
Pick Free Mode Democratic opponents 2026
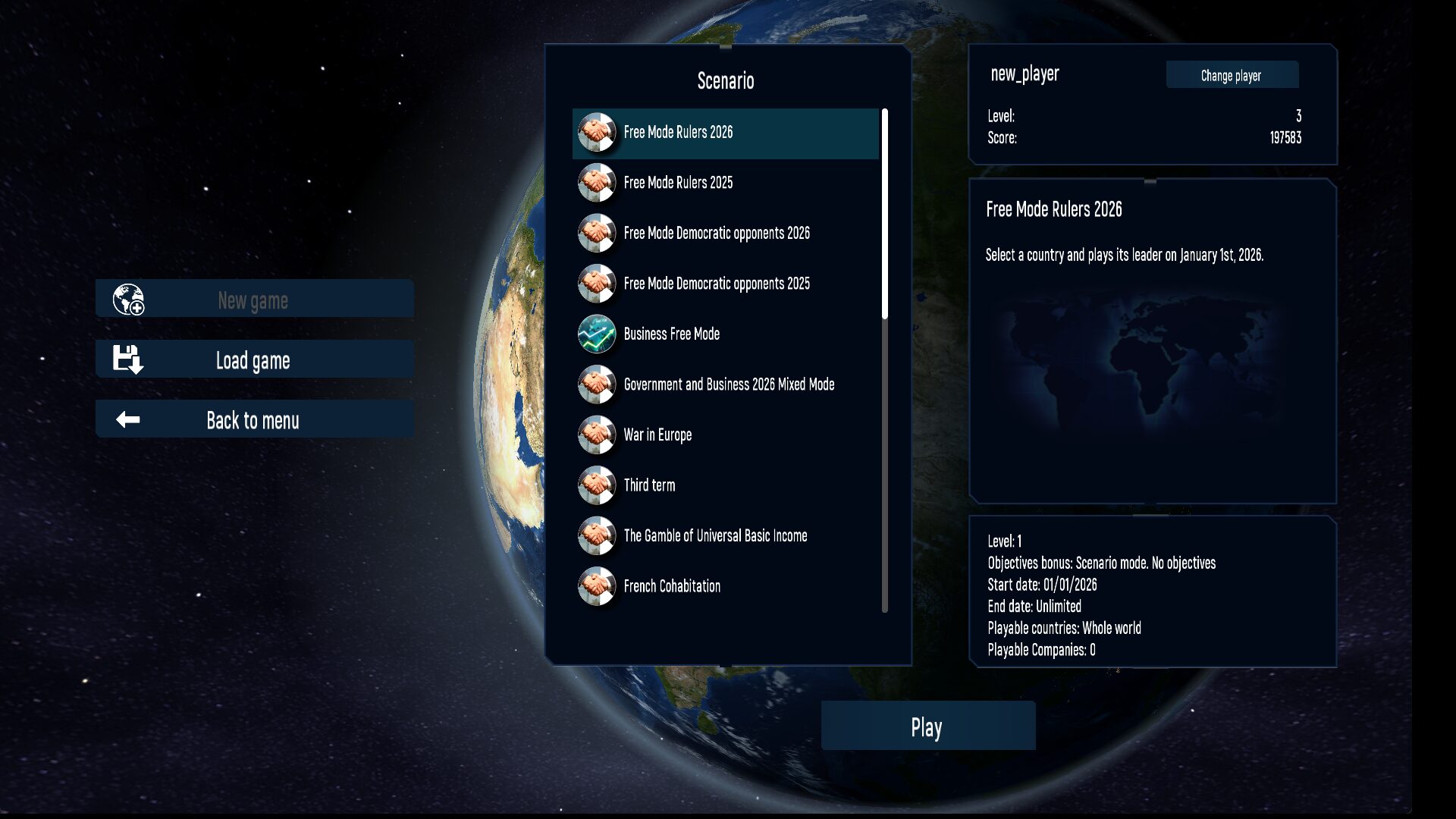[x=716, y=234]
